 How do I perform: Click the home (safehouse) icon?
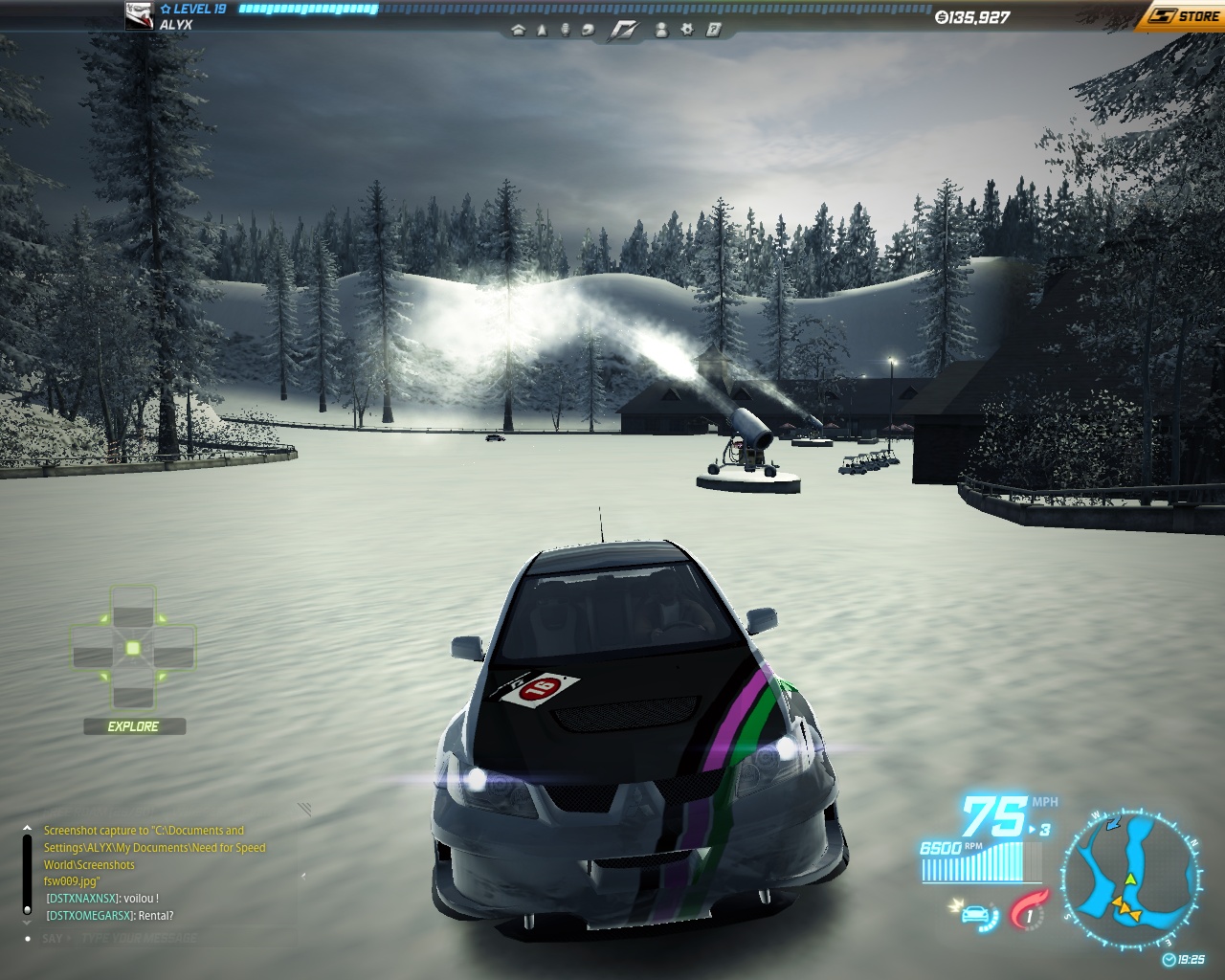click(x=519, y=30)
